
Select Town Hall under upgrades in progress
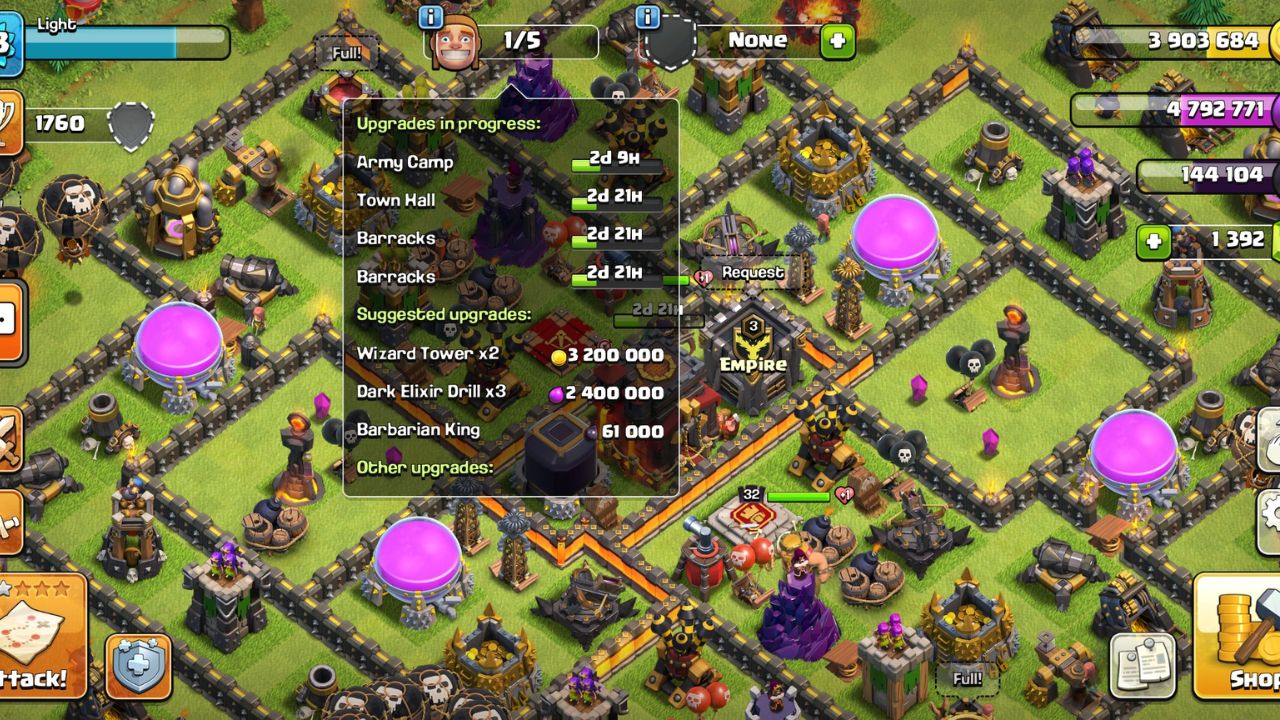394,200
